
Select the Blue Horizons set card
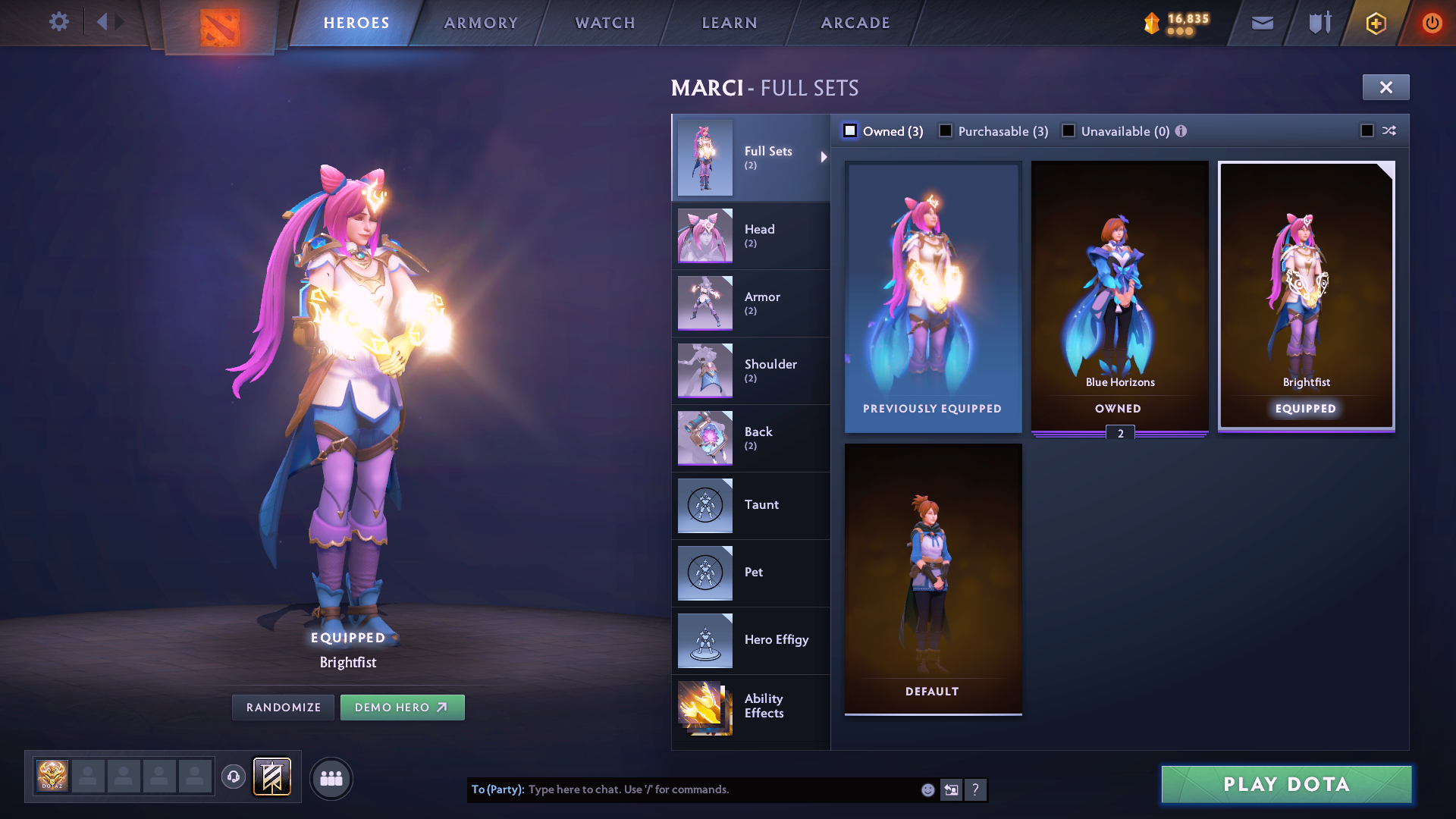1119,296
